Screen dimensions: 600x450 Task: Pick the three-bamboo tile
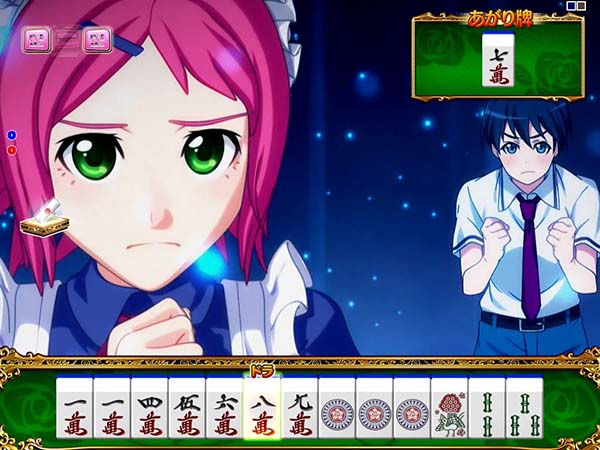click(524, 410)
